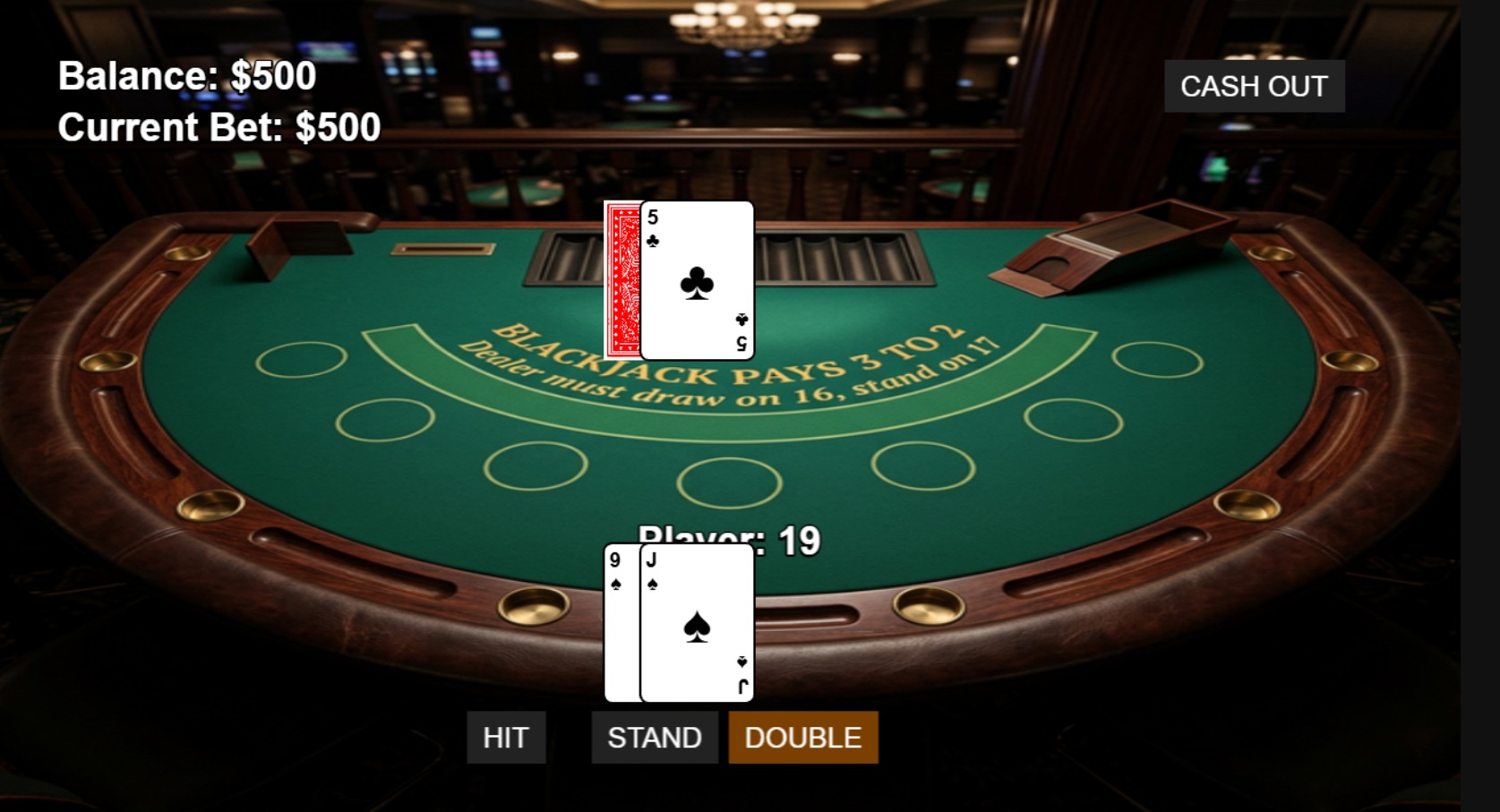Click the Balance: $500 text

(184, 76)
